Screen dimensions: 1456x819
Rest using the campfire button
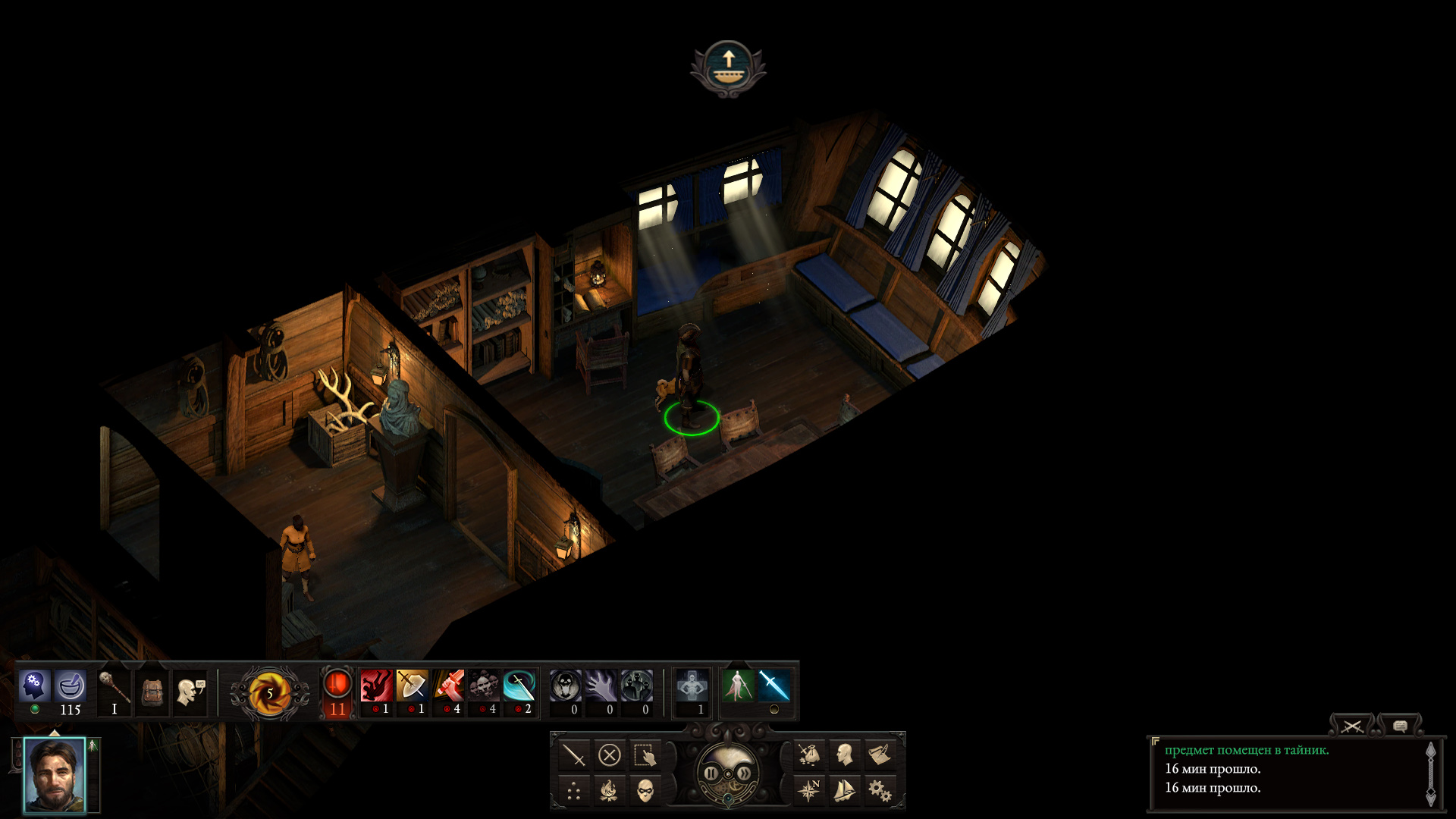pos(610,791)
